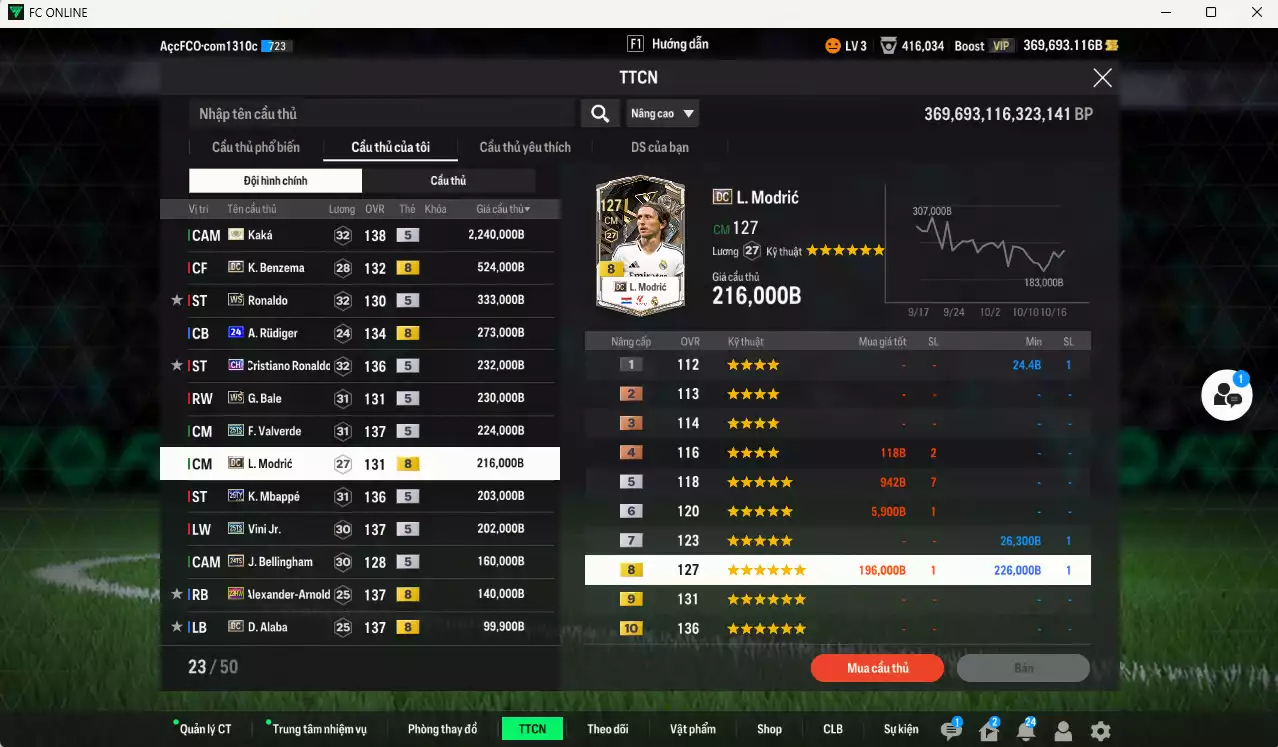Screen dimensions: 1278x747
Task: Open the Cầu thủ yêu thích tab
Action: (x=525, y=148)
